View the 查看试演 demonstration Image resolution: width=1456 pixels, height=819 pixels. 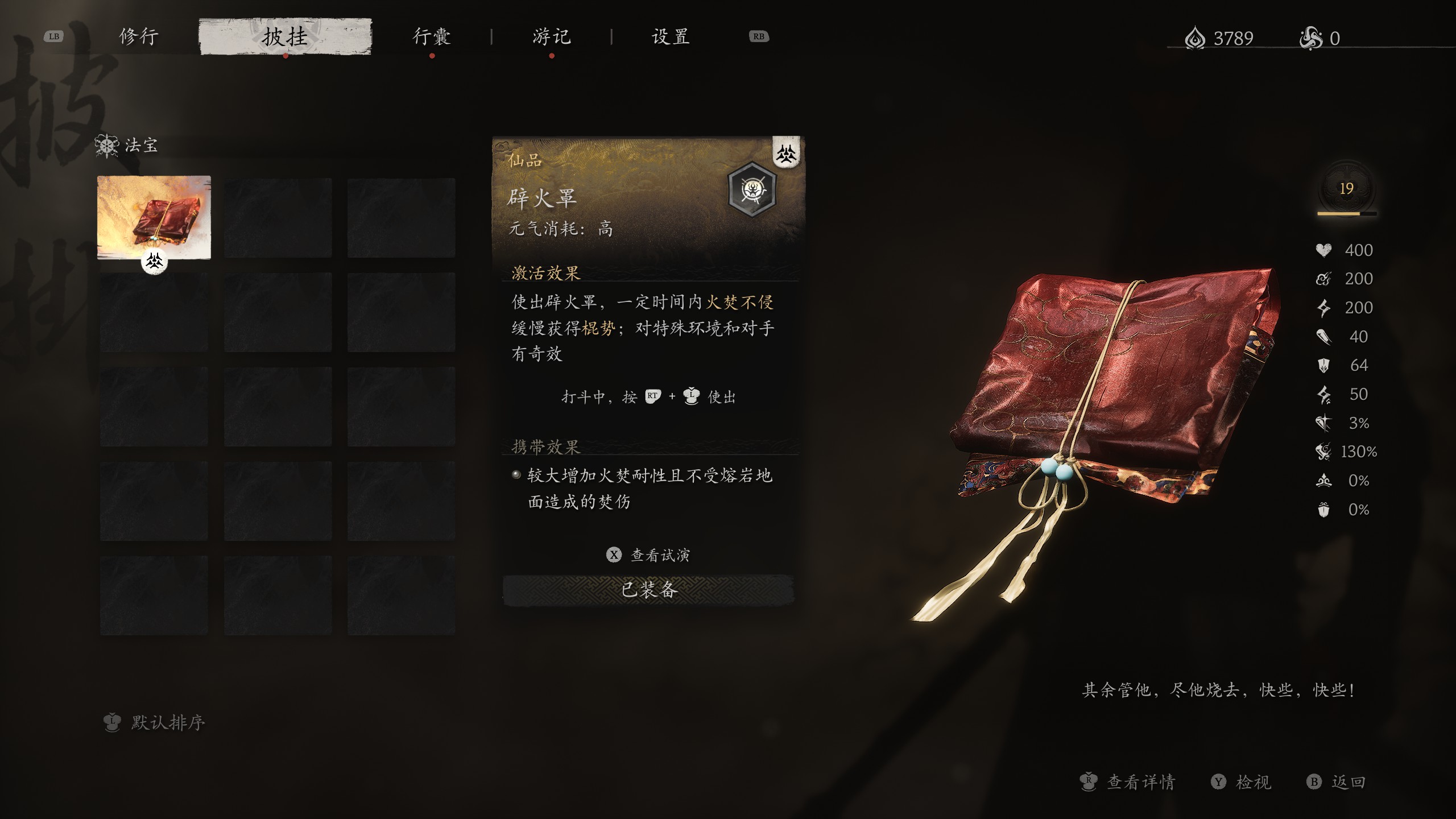coord(650,555)
